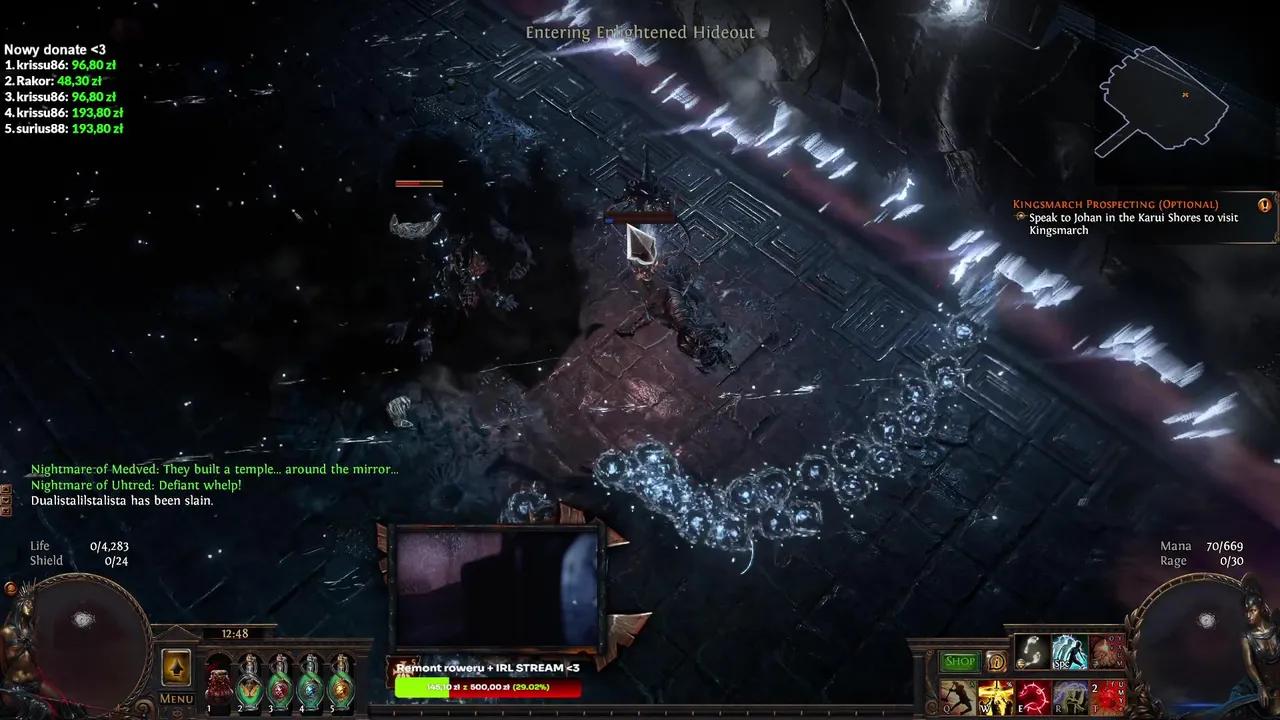Click the minimap outline

1160,100
